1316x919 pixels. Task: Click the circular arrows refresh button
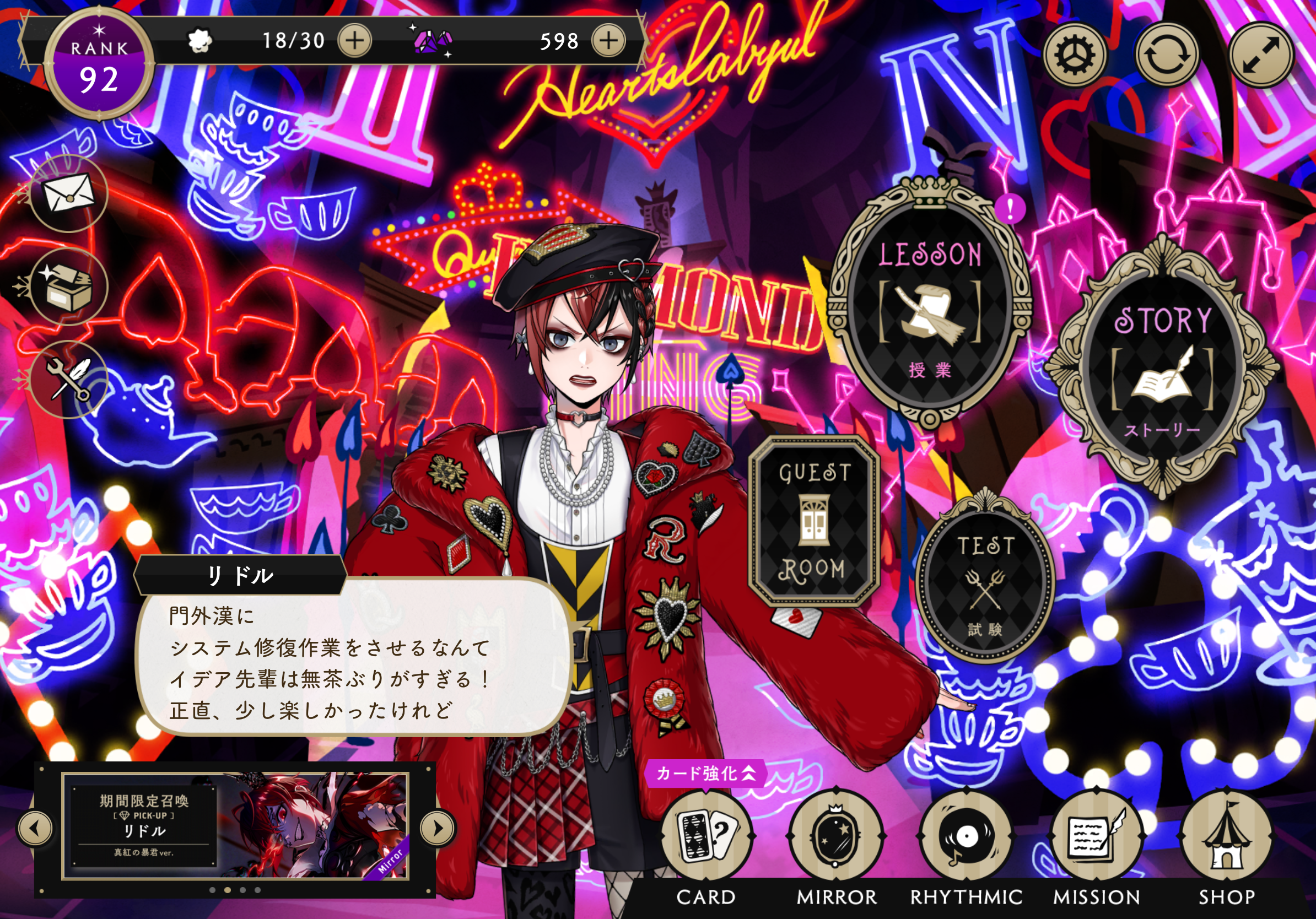1167,56
